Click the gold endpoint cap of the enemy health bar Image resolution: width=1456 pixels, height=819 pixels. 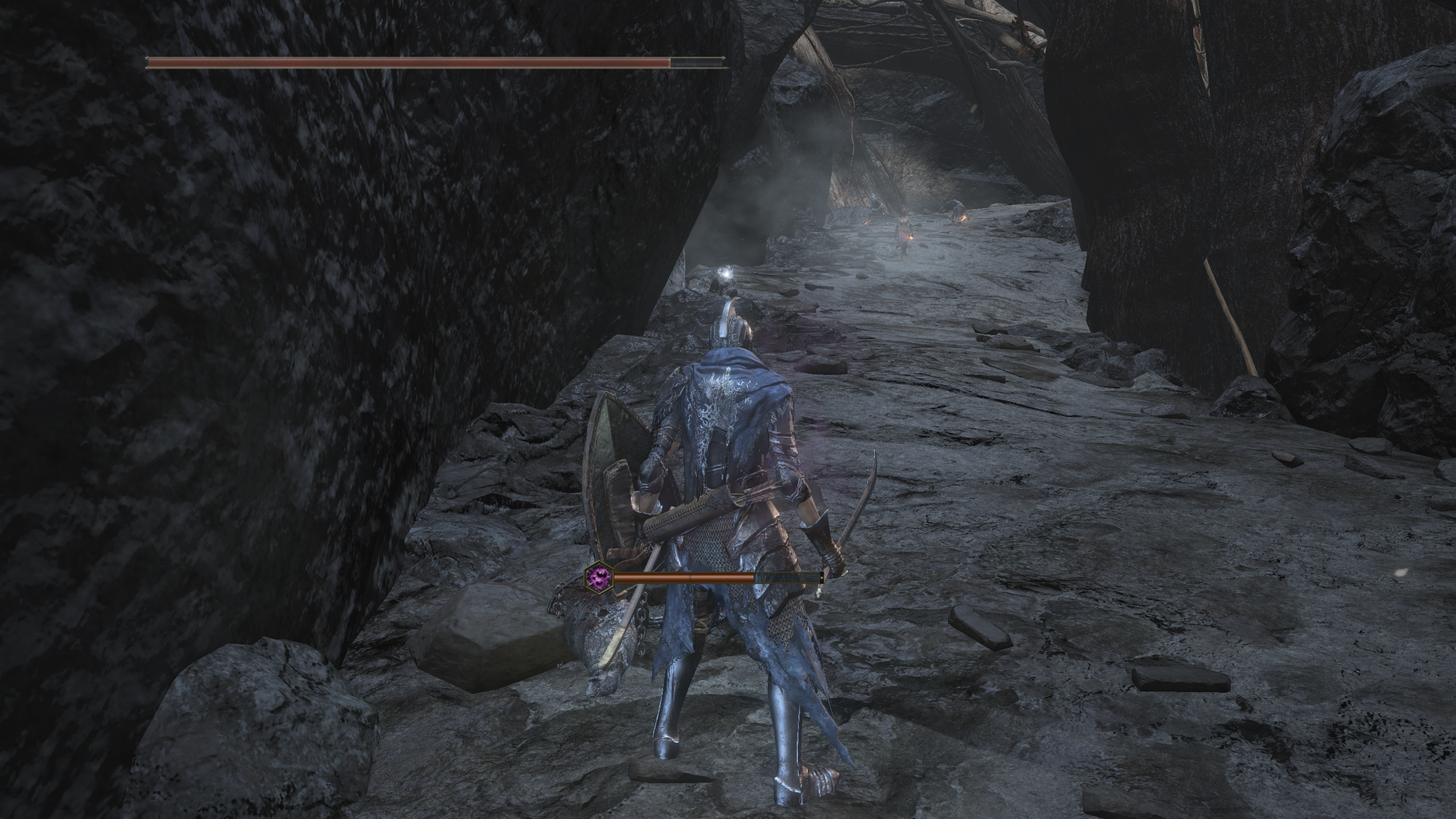[x=822, y=578]
